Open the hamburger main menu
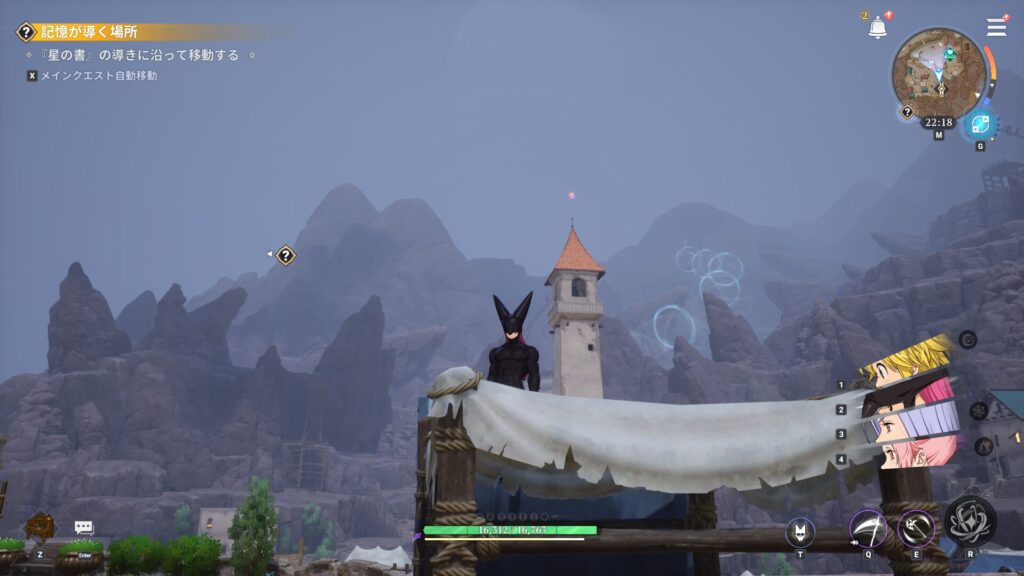 (x=996, y=27)
